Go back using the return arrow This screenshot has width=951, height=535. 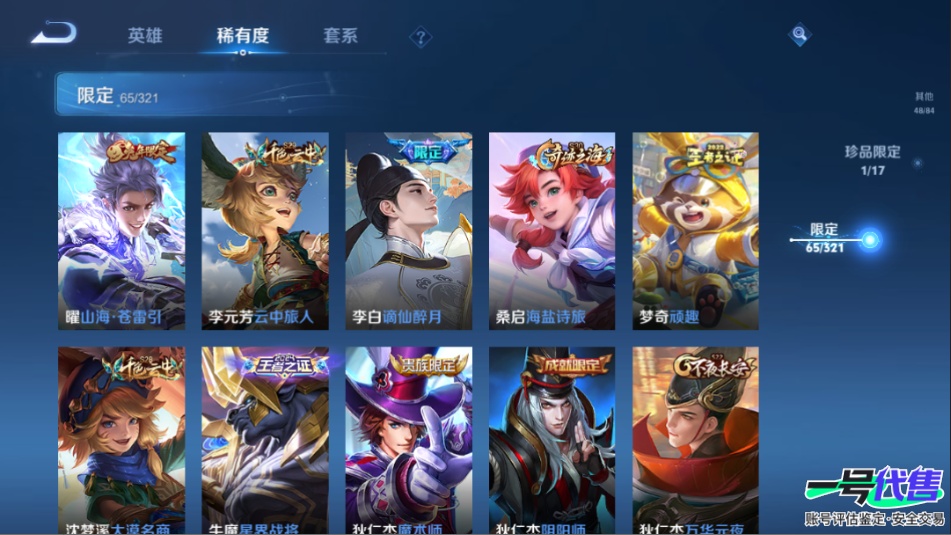pyautogui.click(x=53, y=34)
